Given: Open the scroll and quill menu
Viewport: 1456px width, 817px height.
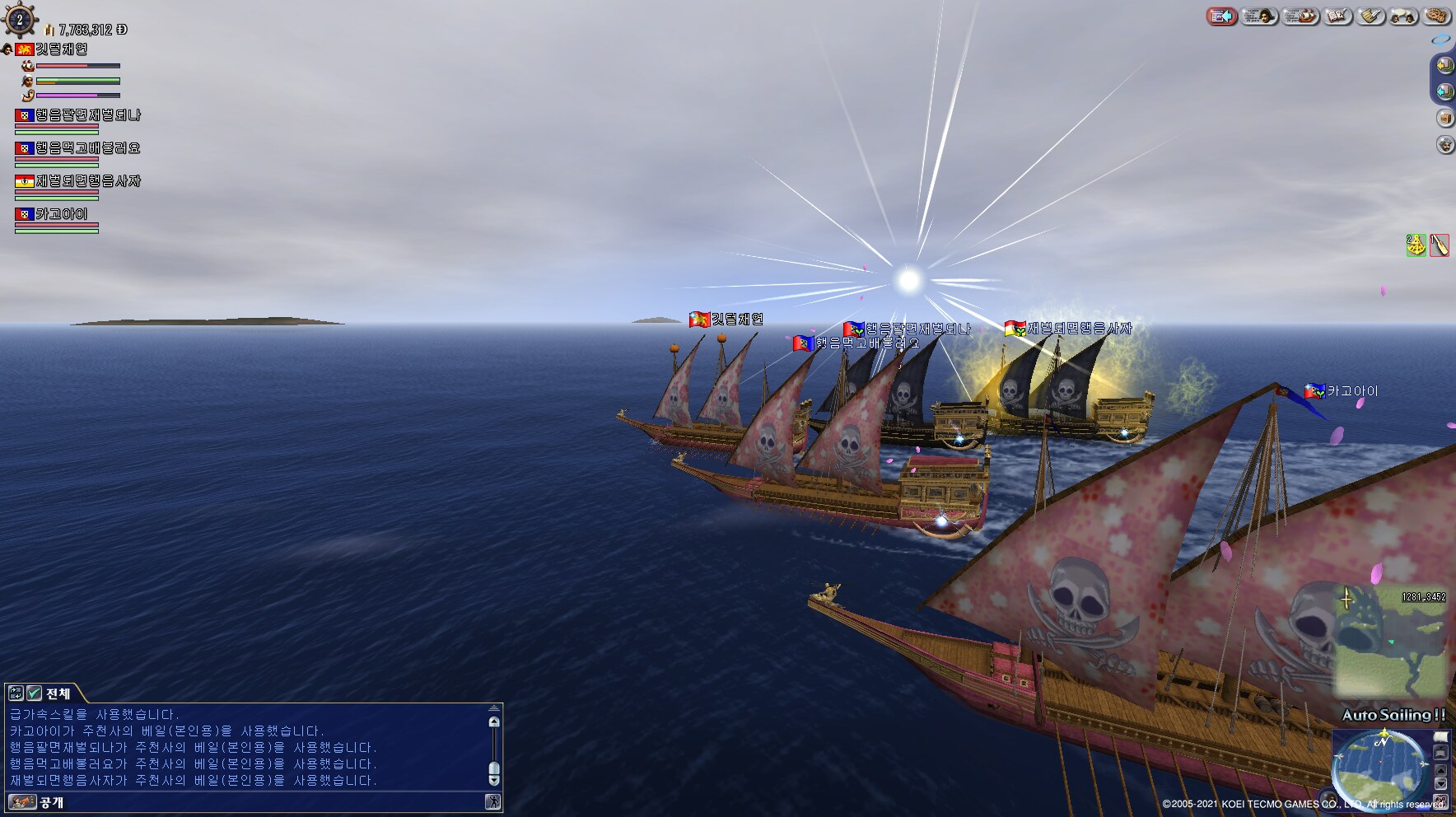Looking at the screenshot, I should tap(1371, 16).
